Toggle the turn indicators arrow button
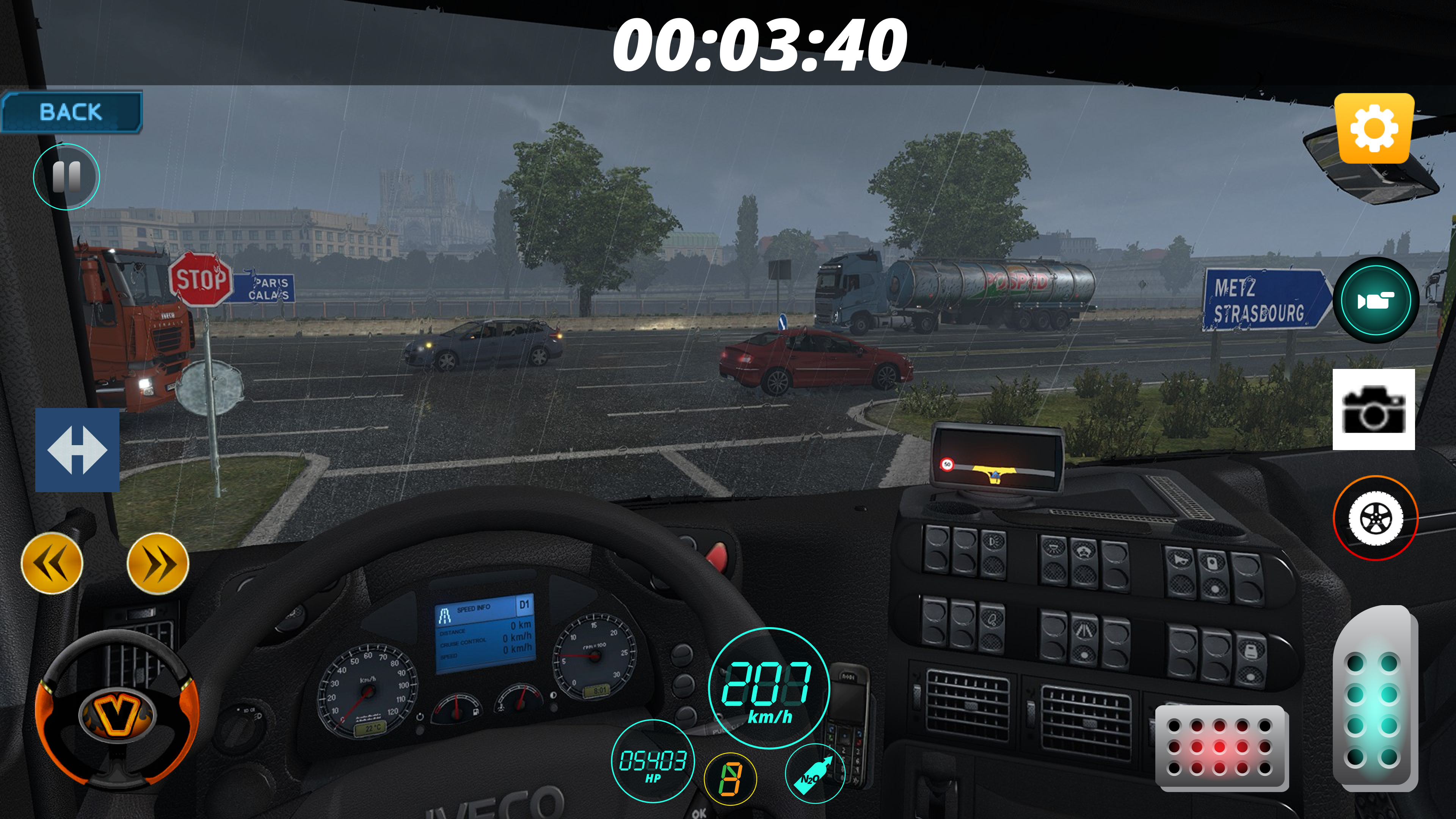This screenshot has width=1456, height=819. click(x=77, y=452)
